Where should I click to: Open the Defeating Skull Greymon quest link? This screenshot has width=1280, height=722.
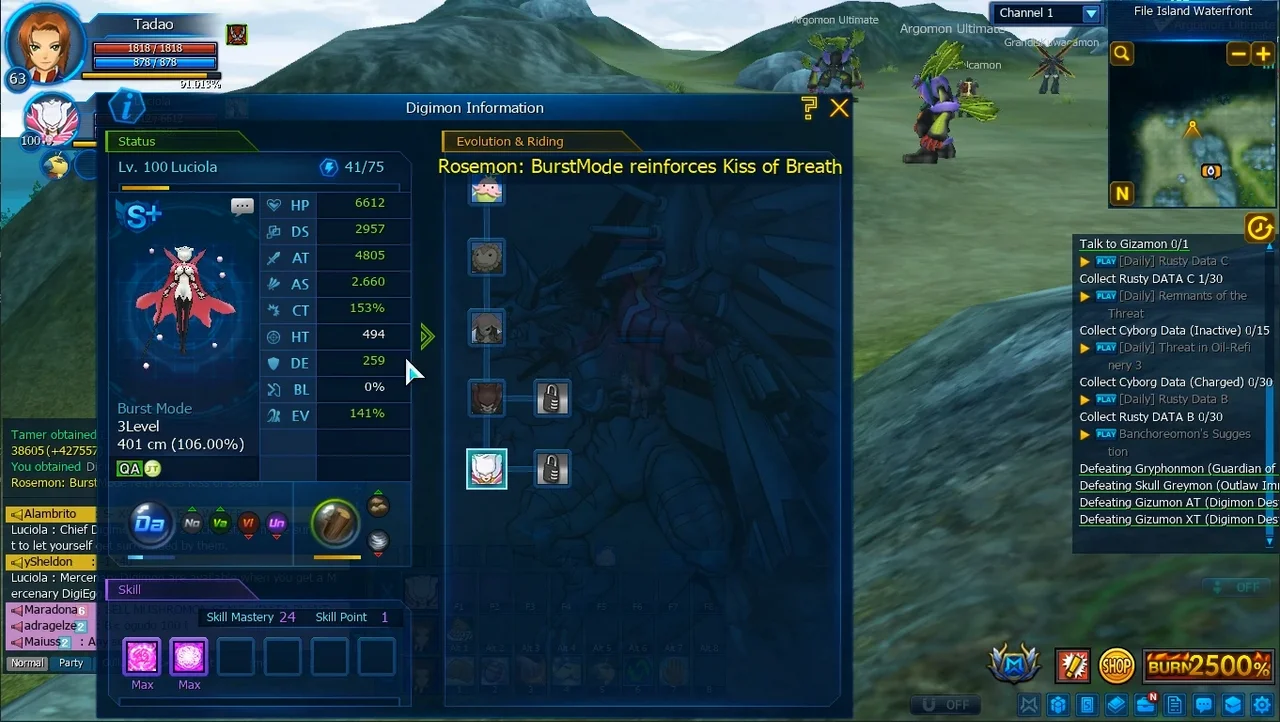pyautogui.click(x=1177, y=486)
